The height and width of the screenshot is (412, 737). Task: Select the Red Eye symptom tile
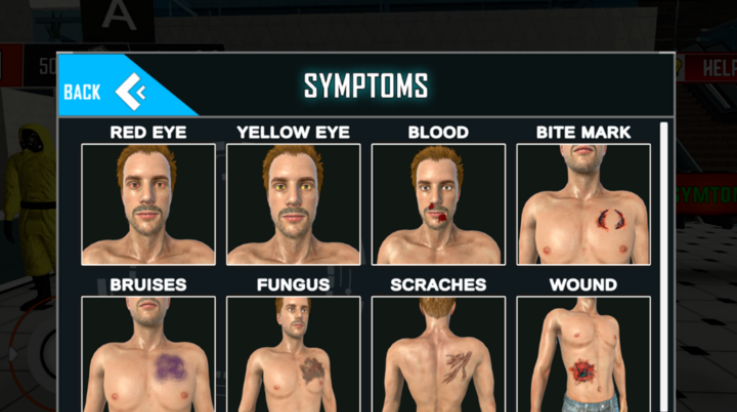[x=148, y=204]
